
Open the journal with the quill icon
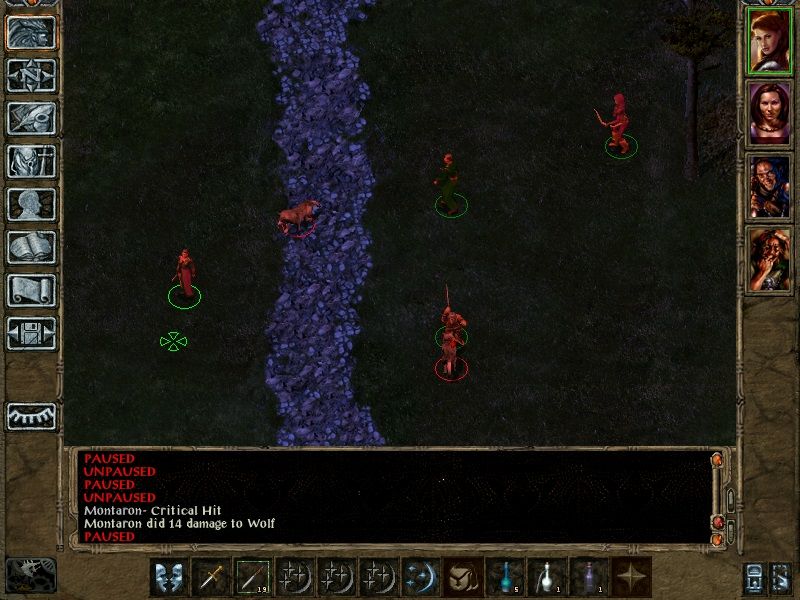tap(32, 118)
